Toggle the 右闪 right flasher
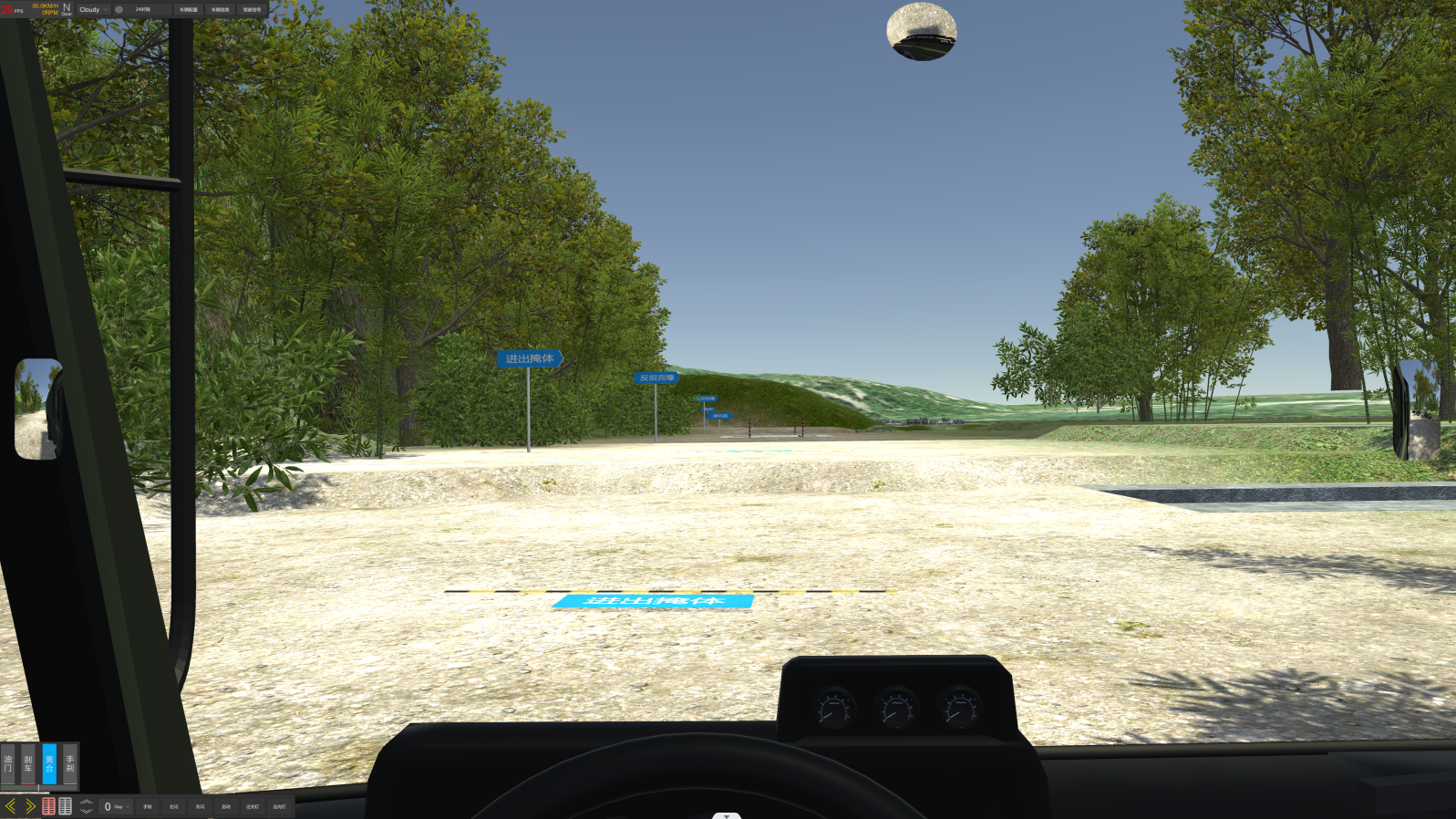The width and height of the screenshot is (1456, 819). pos(200,806)
